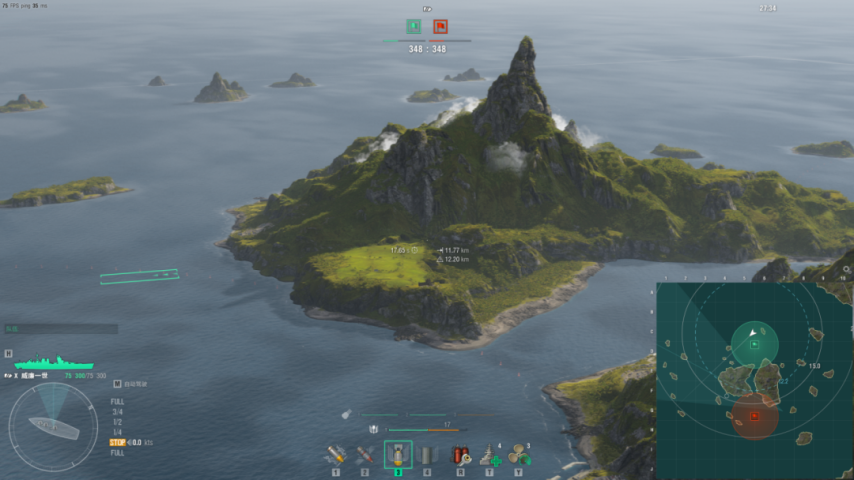Use the Repair Party consumable
The image size is (854, 480).
(489, 455)
